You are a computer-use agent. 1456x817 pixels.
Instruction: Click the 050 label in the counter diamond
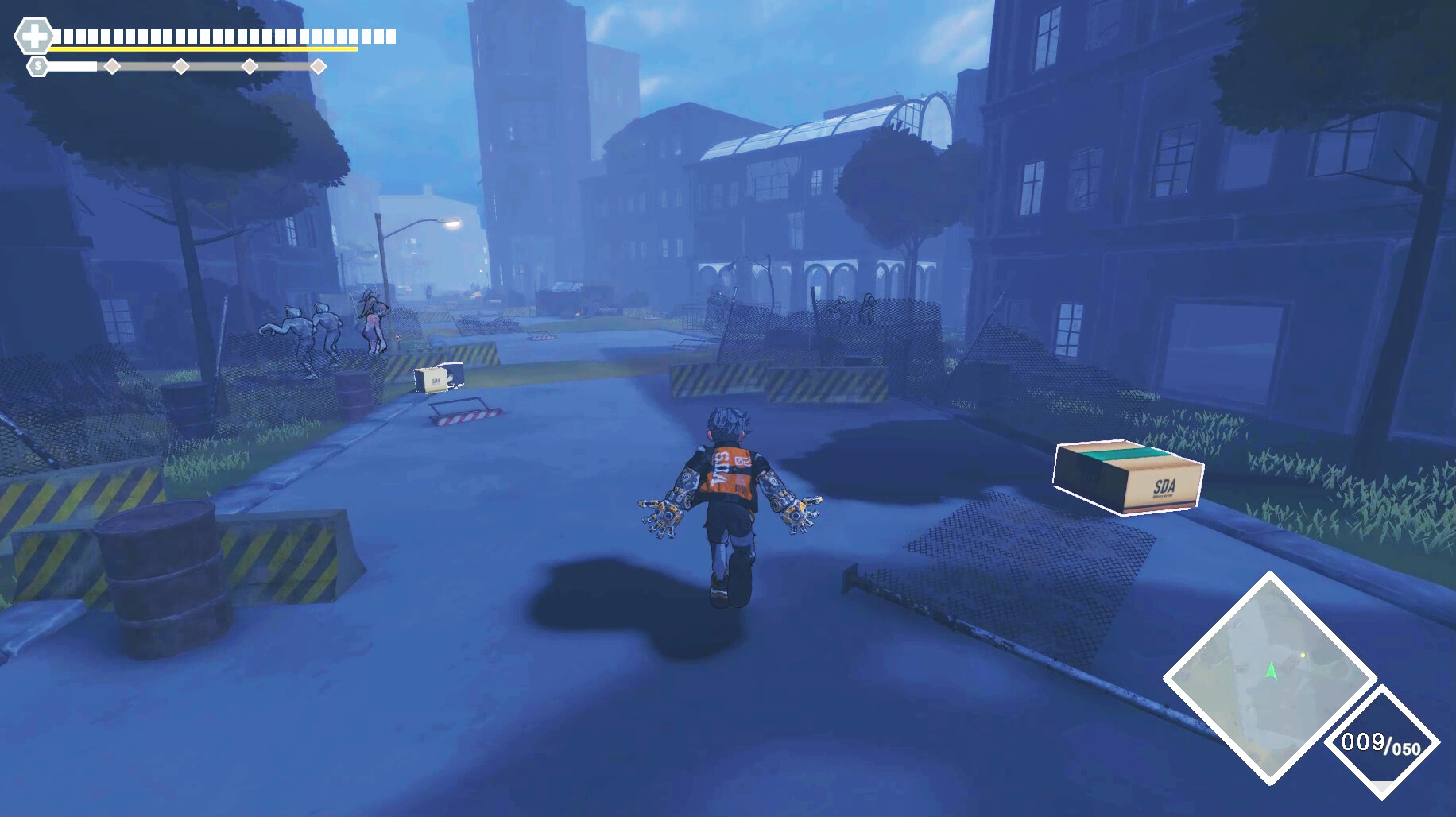pyautogui.click(x=1408, y=748)
